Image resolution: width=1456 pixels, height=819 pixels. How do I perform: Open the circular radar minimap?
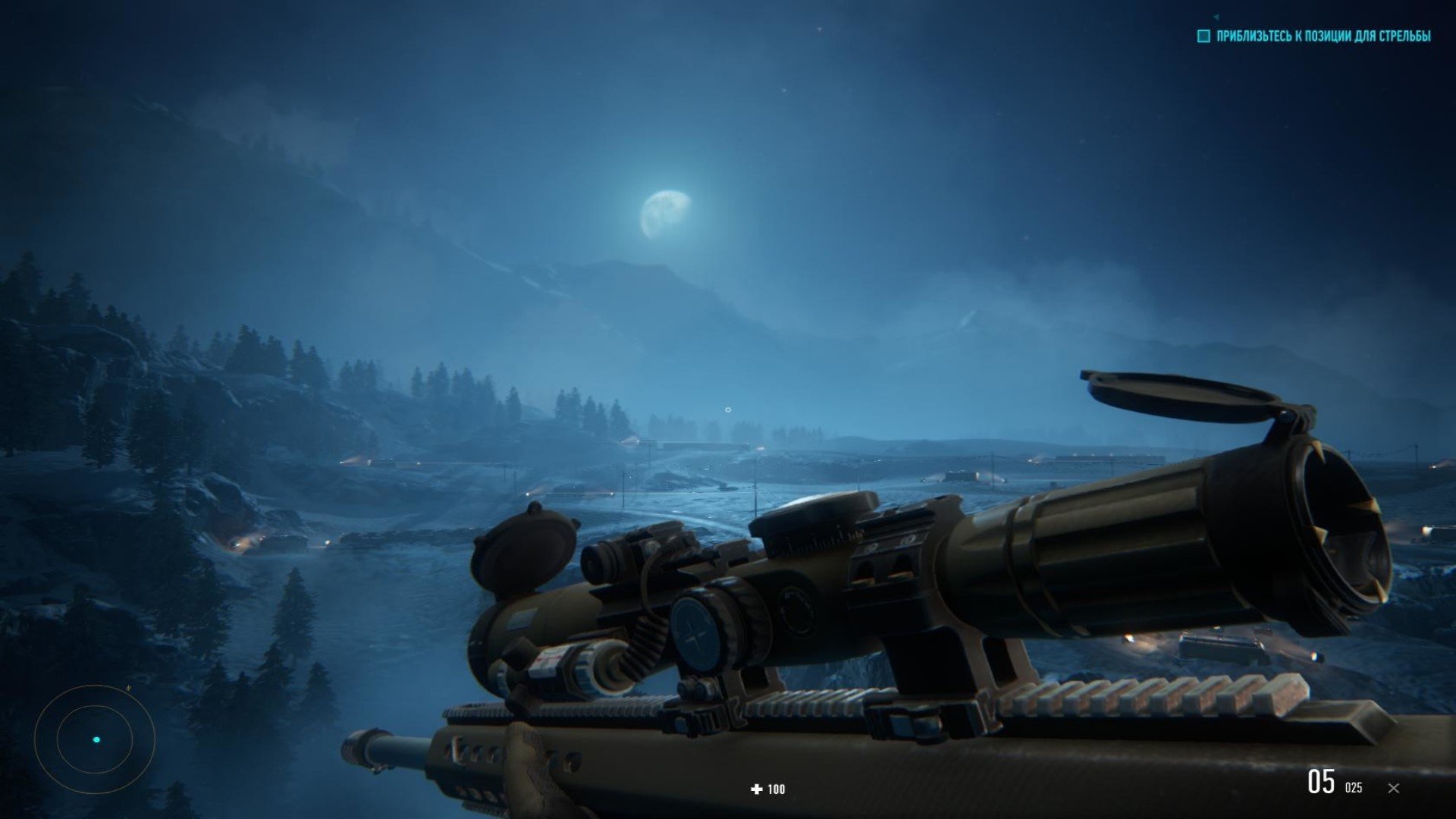[95, 739]
